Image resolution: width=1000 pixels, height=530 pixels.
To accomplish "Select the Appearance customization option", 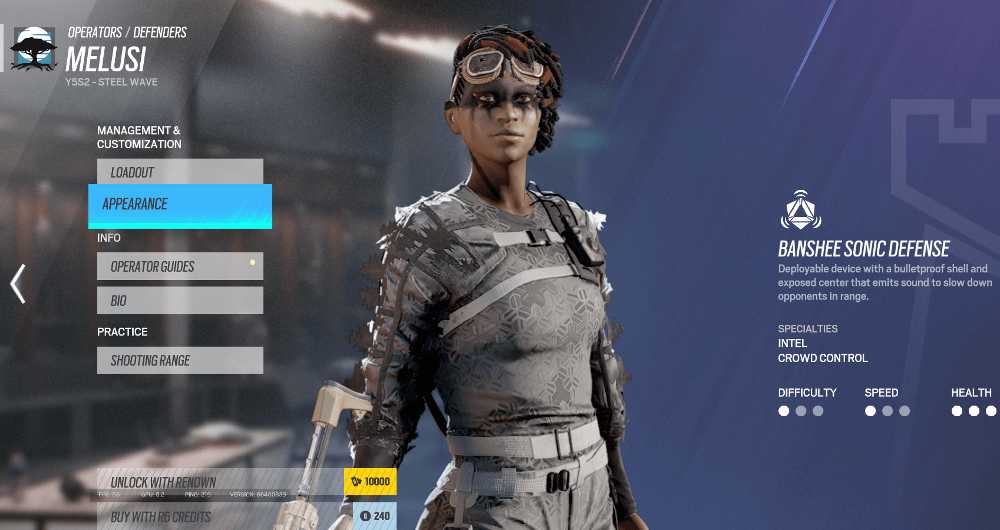I will coord(180,205).
